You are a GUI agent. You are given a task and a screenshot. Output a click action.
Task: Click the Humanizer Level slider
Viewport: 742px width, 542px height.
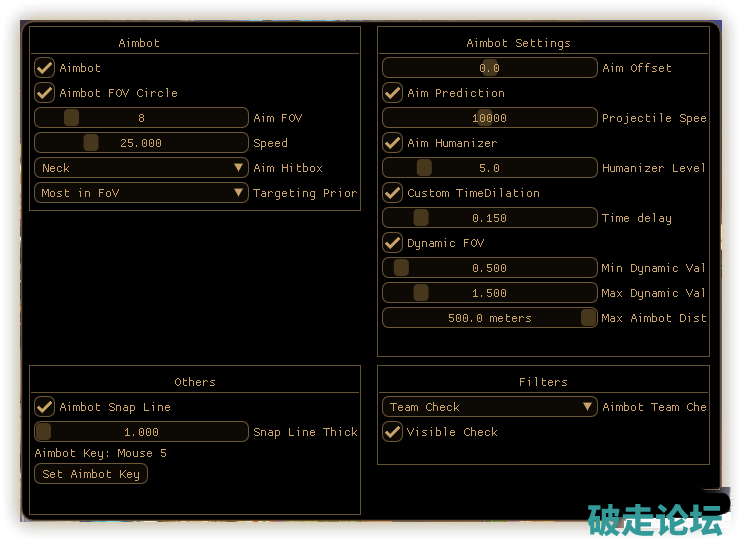[489, 168]
